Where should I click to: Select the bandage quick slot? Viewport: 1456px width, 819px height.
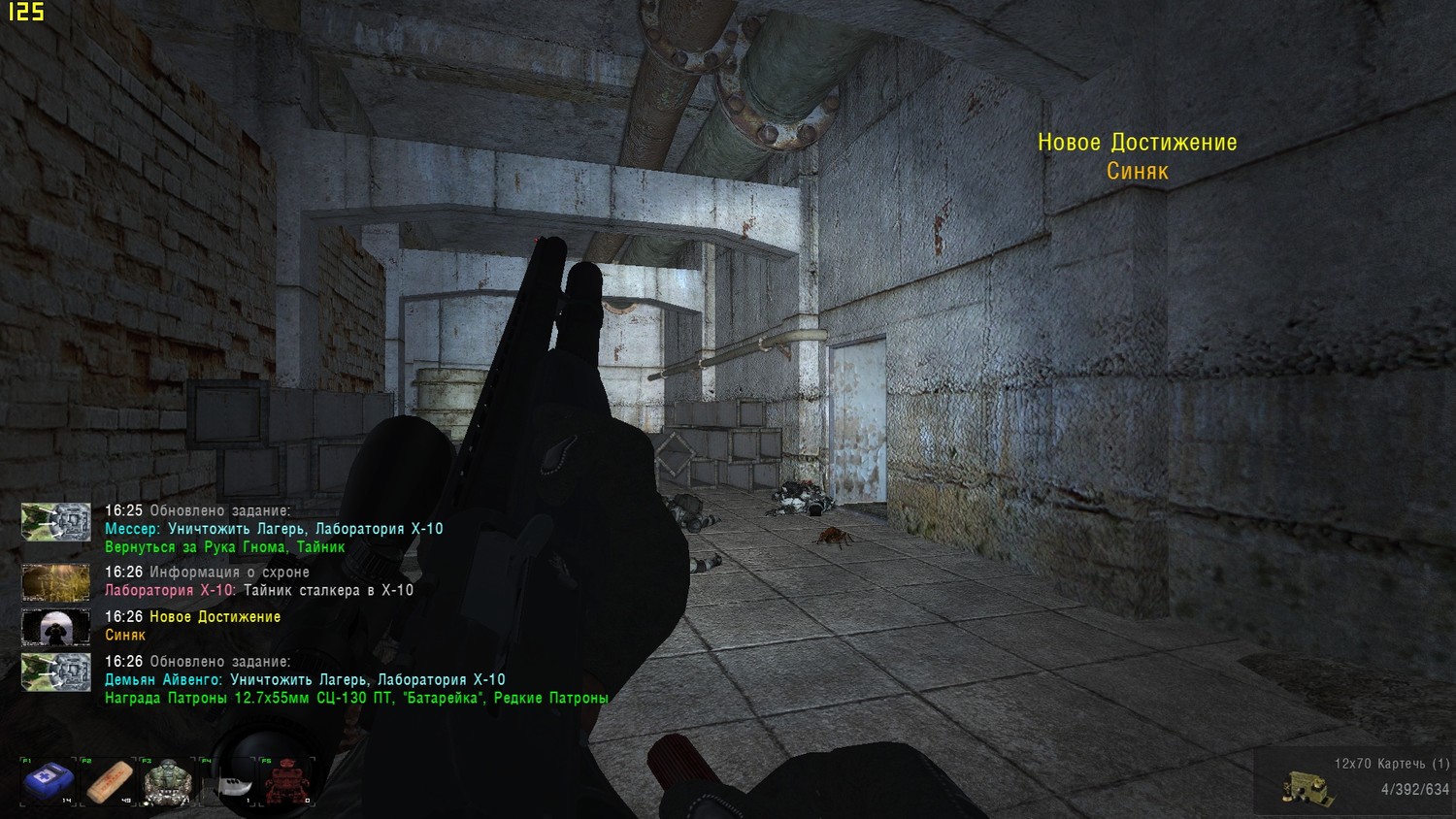110,782
